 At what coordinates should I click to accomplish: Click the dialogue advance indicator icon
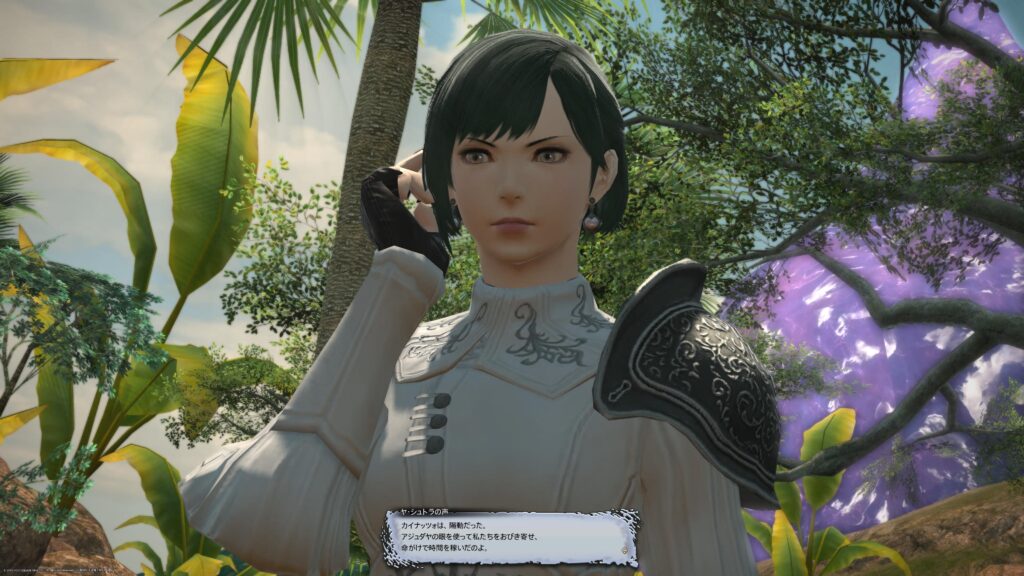pos(625,549)
